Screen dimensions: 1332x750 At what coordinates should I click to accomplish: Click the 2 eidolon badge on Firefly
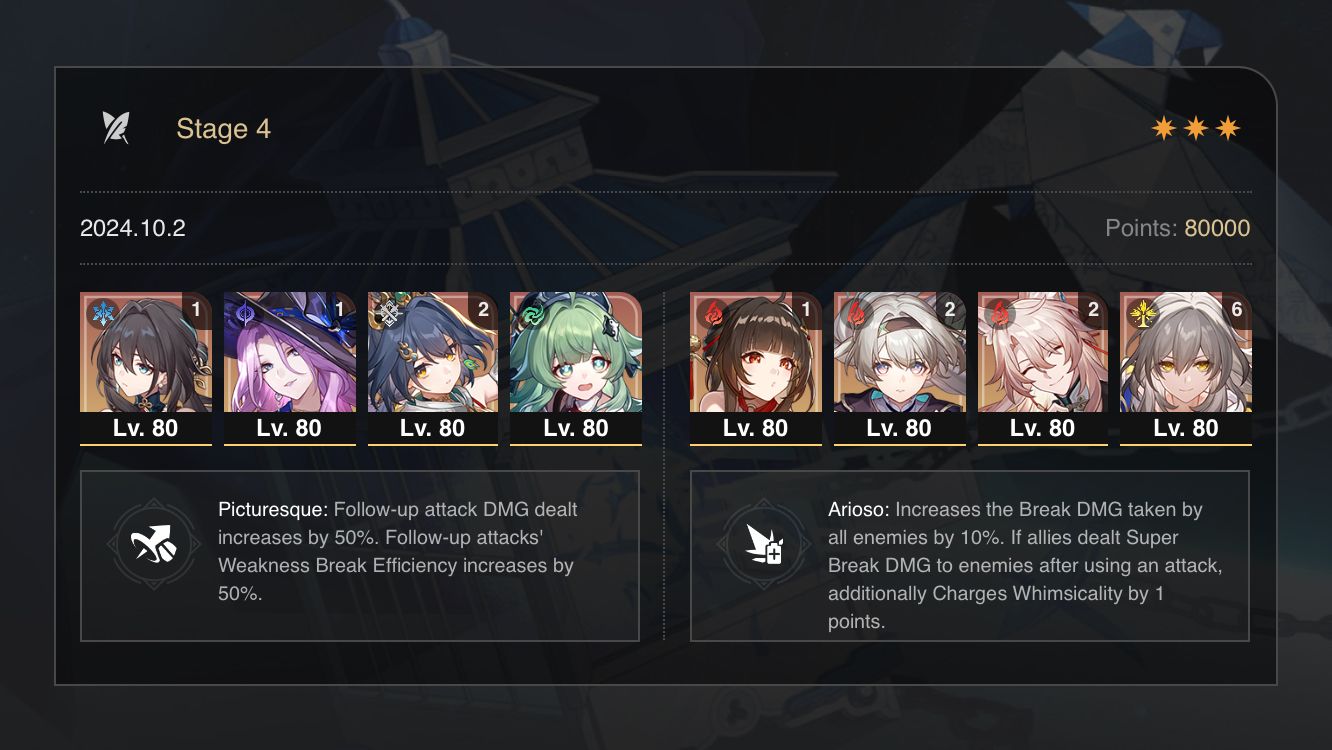tap(952, 309)
